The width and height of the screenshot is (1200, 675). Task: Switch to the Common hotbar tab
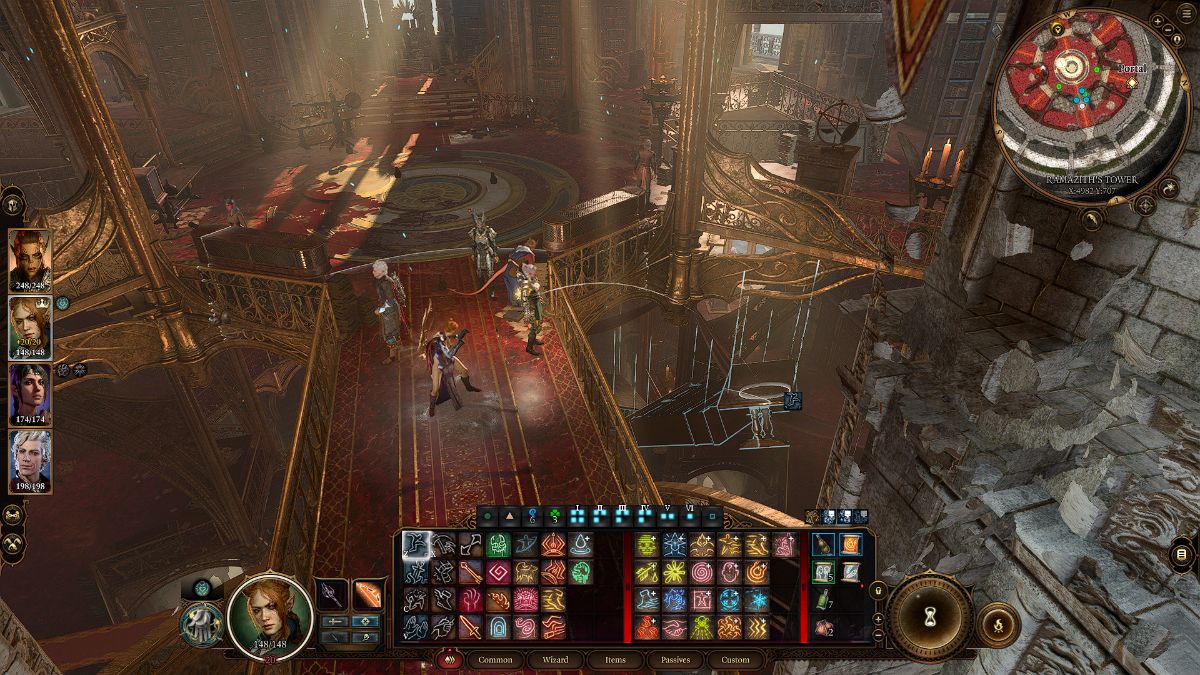click(495, 660)
